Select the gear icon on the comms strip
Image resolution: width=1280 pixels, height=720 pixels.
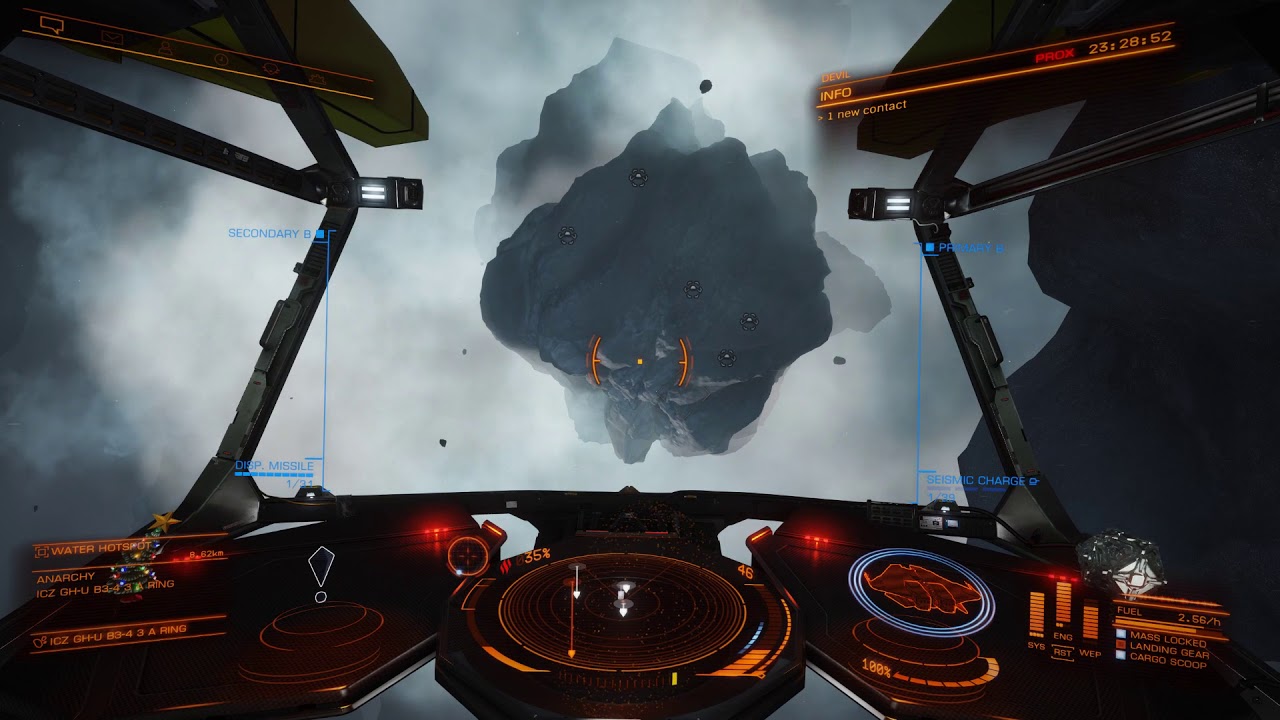(x=318, y=78)
